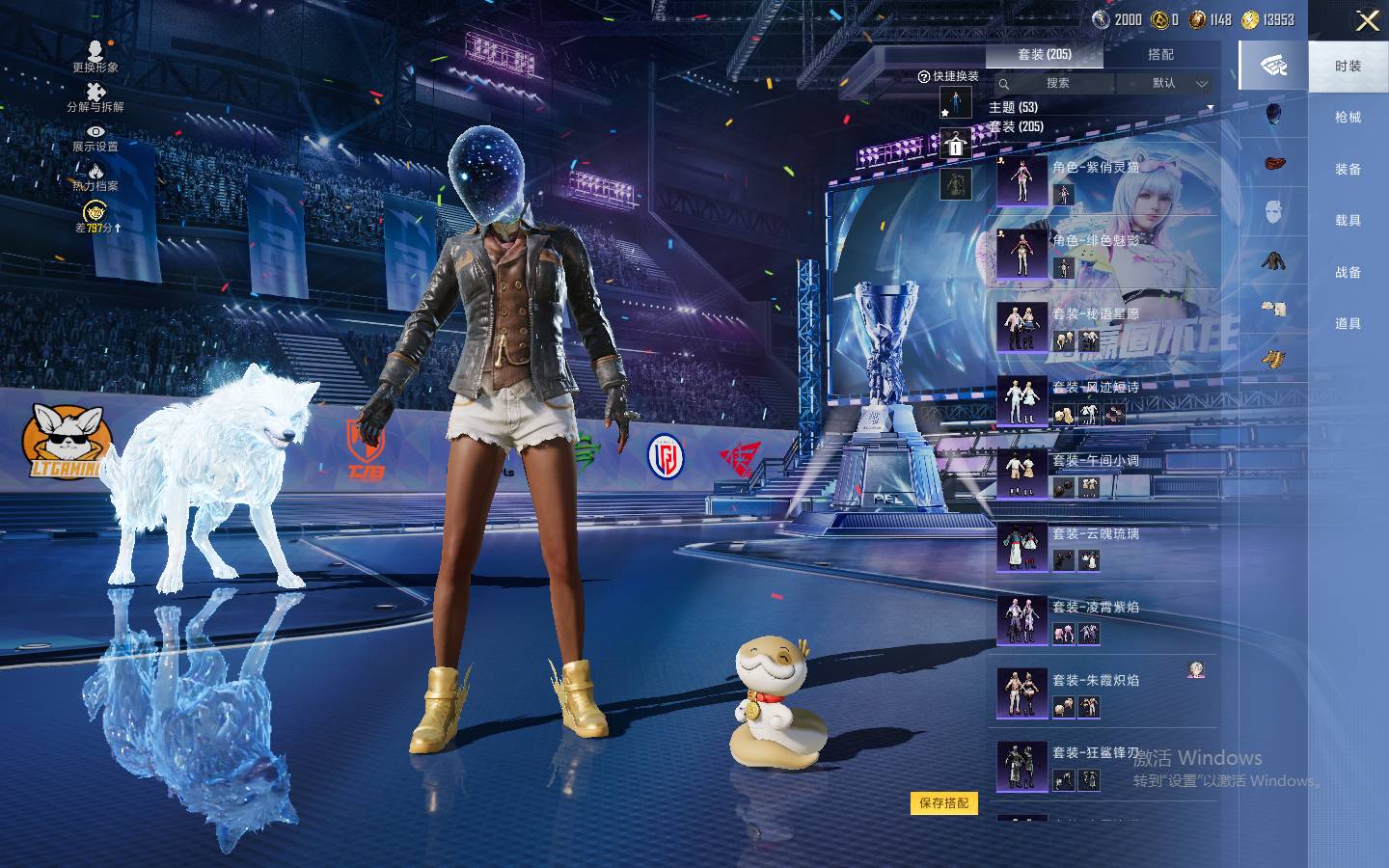Choose the 道具 category

tap(1348, 324)
